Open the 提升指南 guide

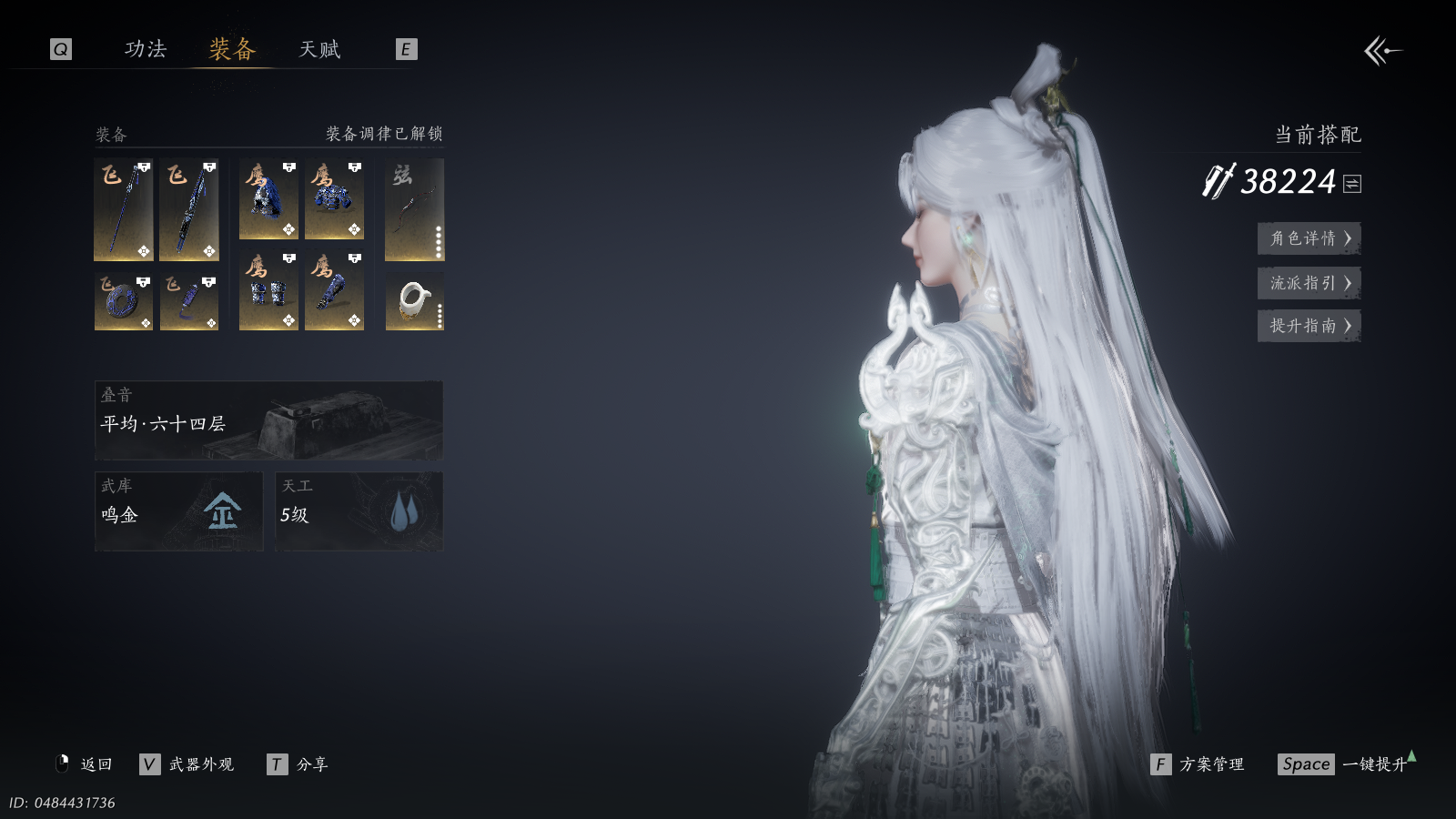pos(1309,326)
